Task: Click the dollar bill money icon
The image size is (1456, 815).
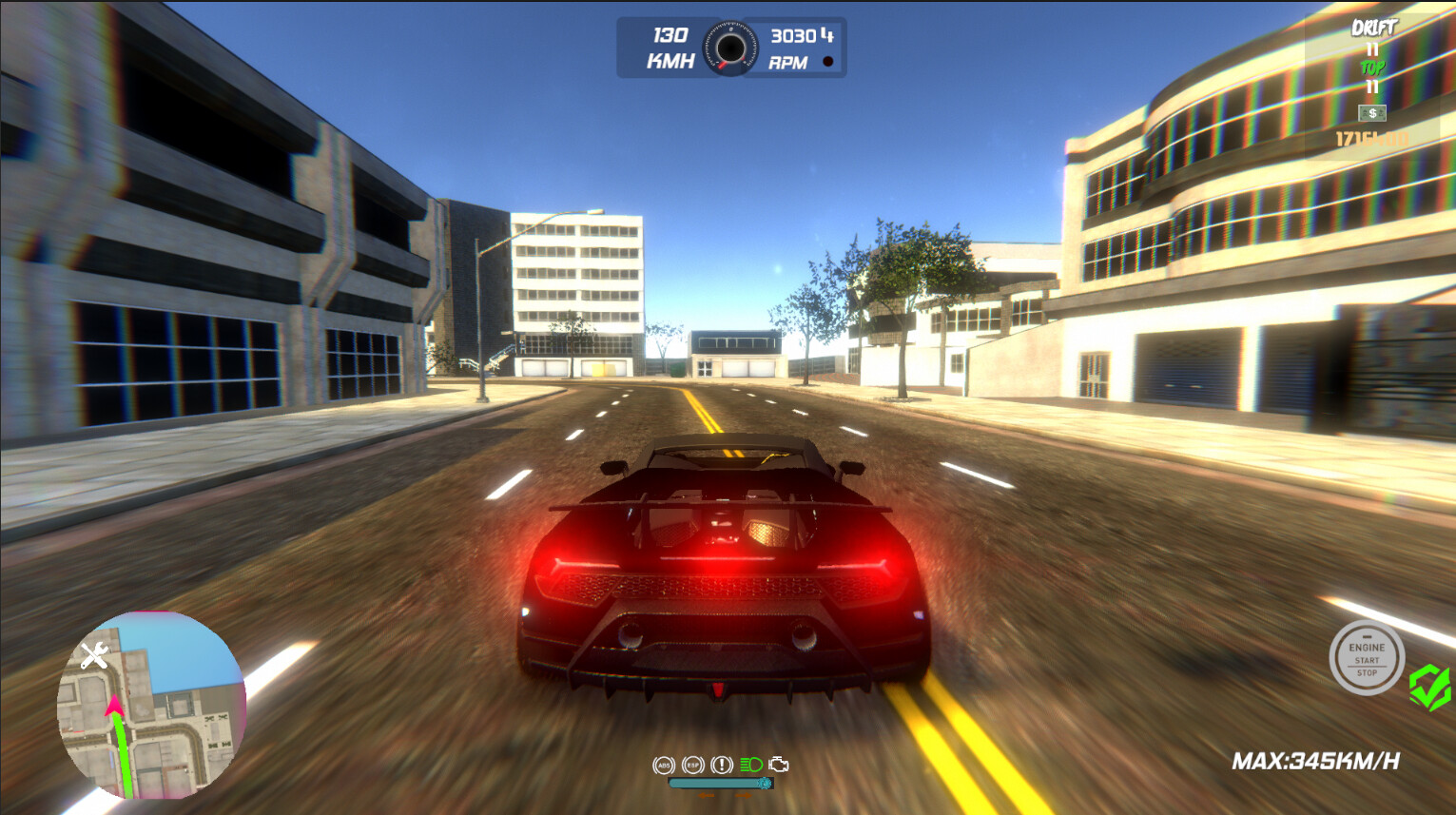Action: click(x=1372, y=112)
